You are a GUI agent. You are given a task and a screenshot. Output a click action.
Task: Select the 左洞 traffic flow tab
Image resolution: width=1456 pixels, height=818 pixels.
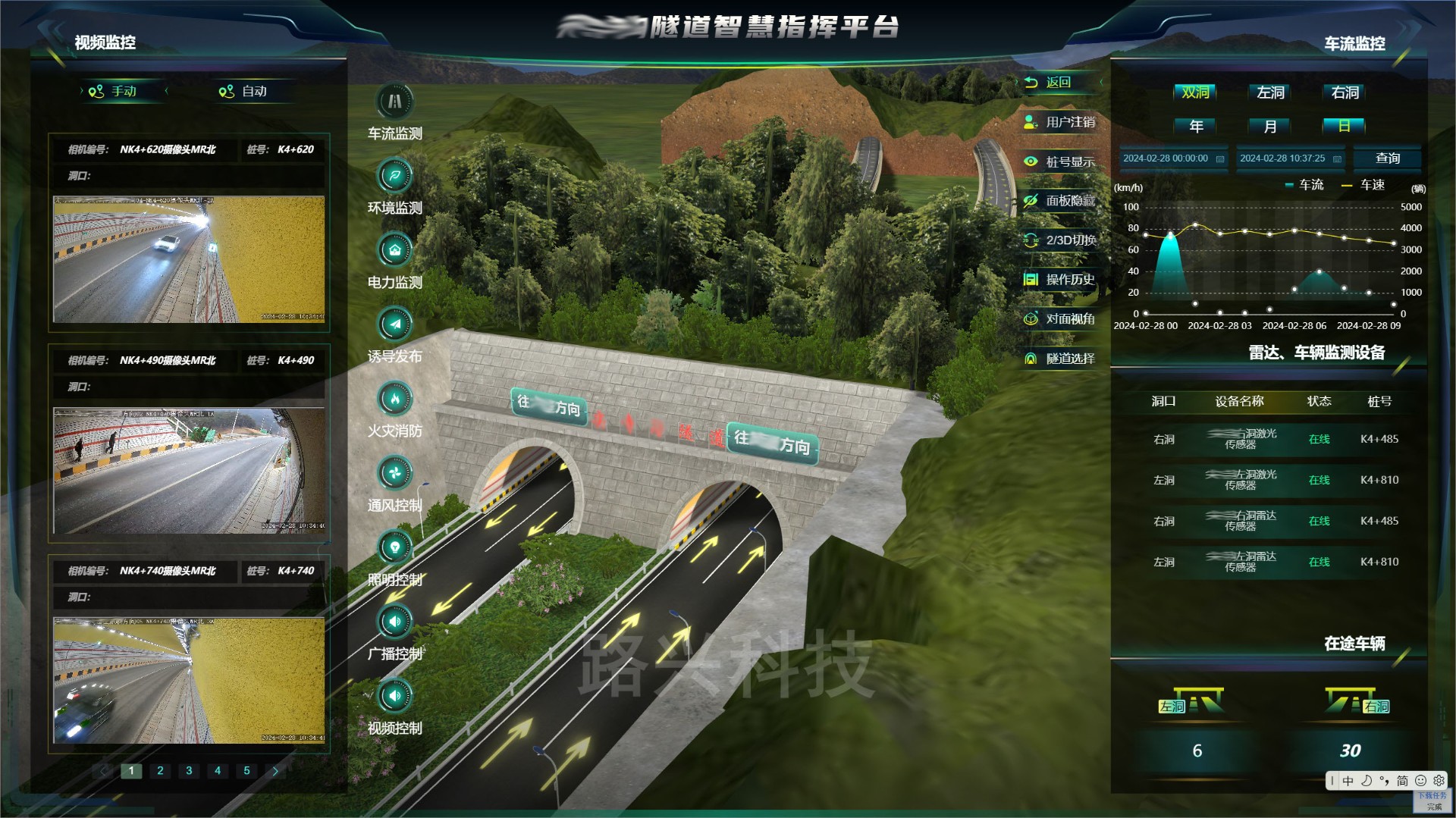(1270, 92)
